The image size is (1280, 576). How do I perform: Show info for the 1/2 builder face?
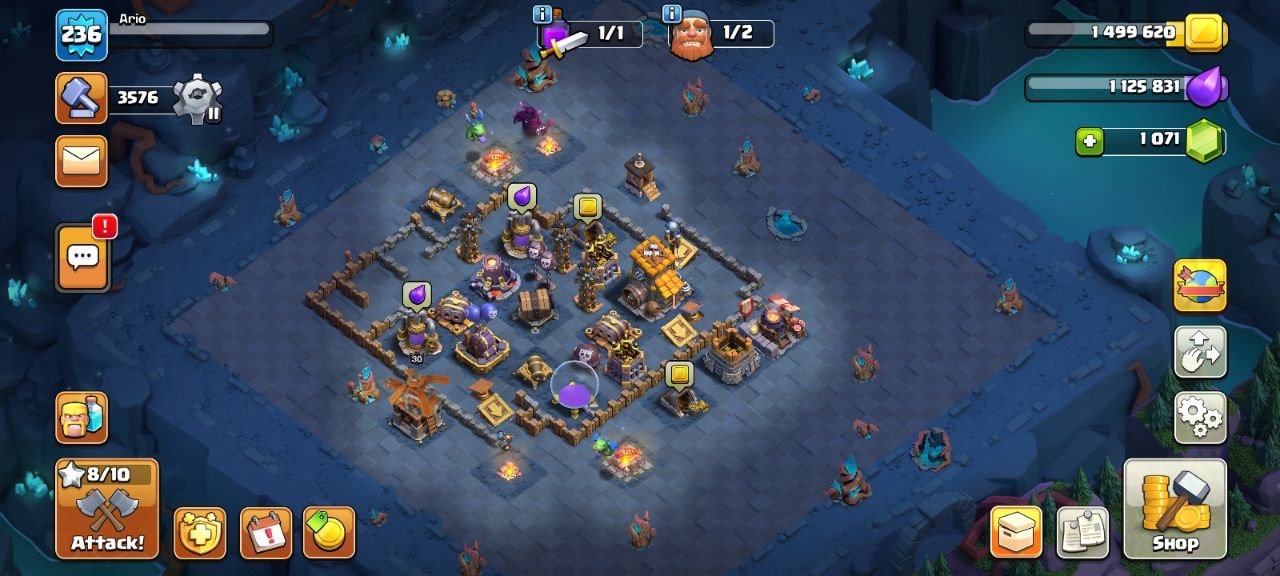673,14
